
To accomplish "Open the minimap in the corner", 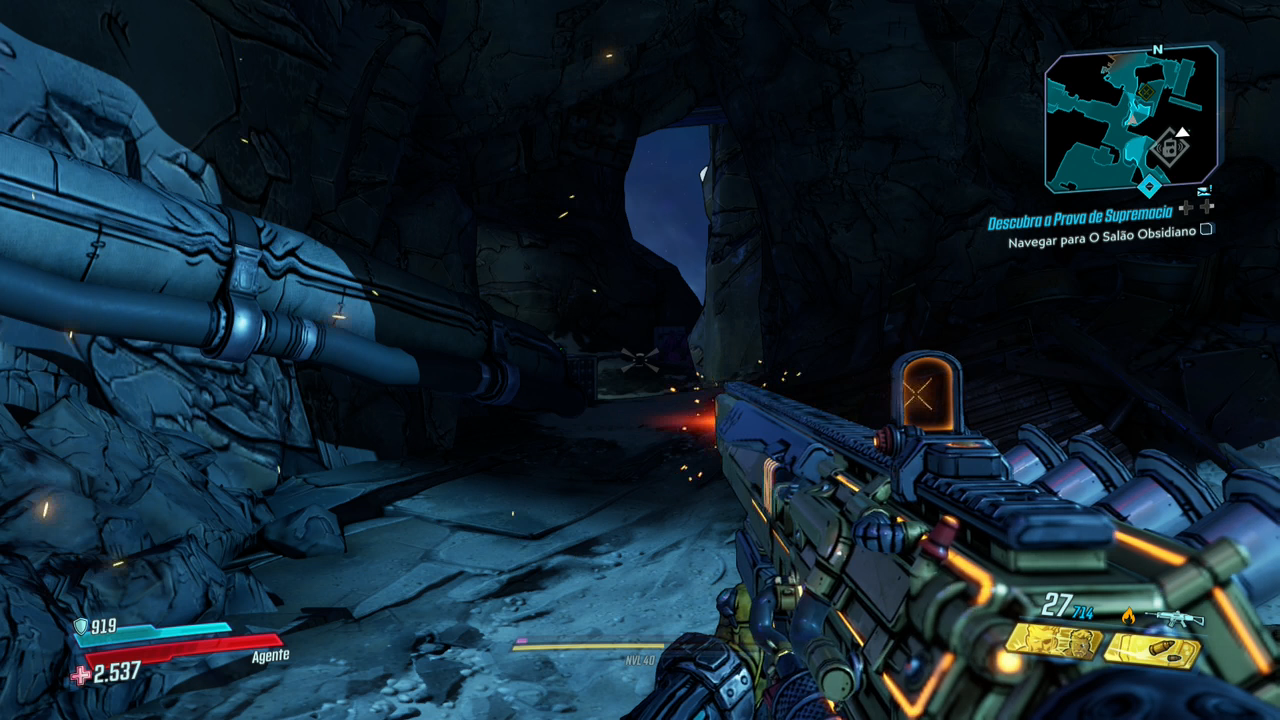I will tap(1132, 118).
